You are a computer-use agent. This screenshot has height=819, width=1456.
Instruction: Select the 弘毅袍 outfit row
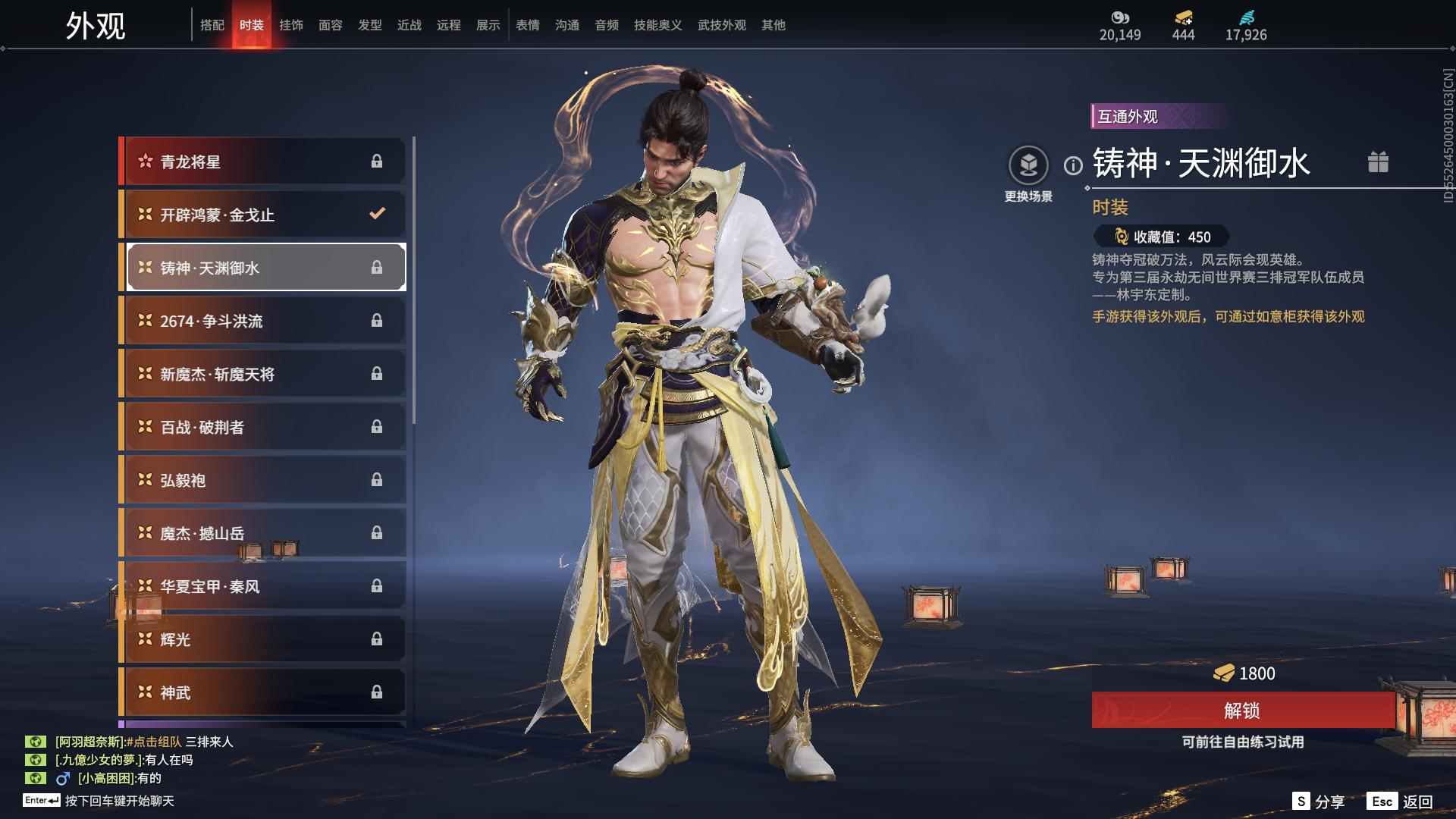pos(263,480)
